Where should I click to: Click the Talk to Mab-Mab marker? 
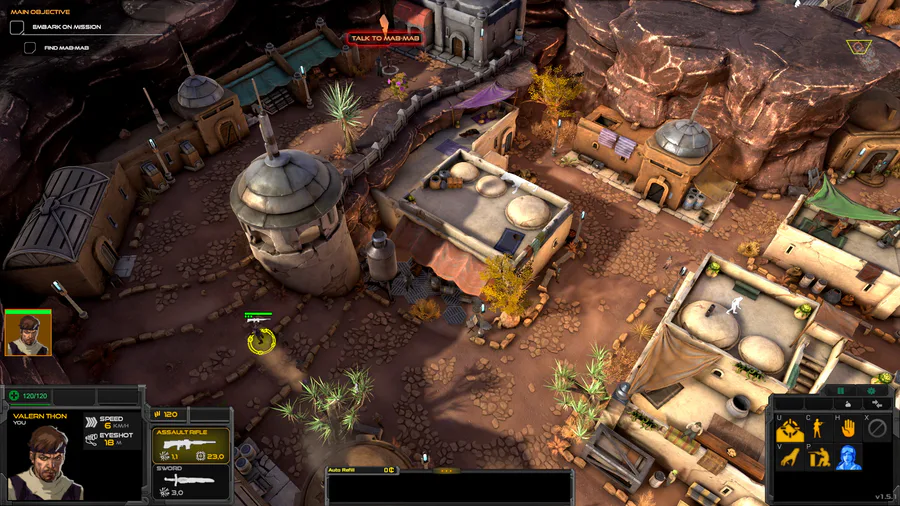pos(384,39)
